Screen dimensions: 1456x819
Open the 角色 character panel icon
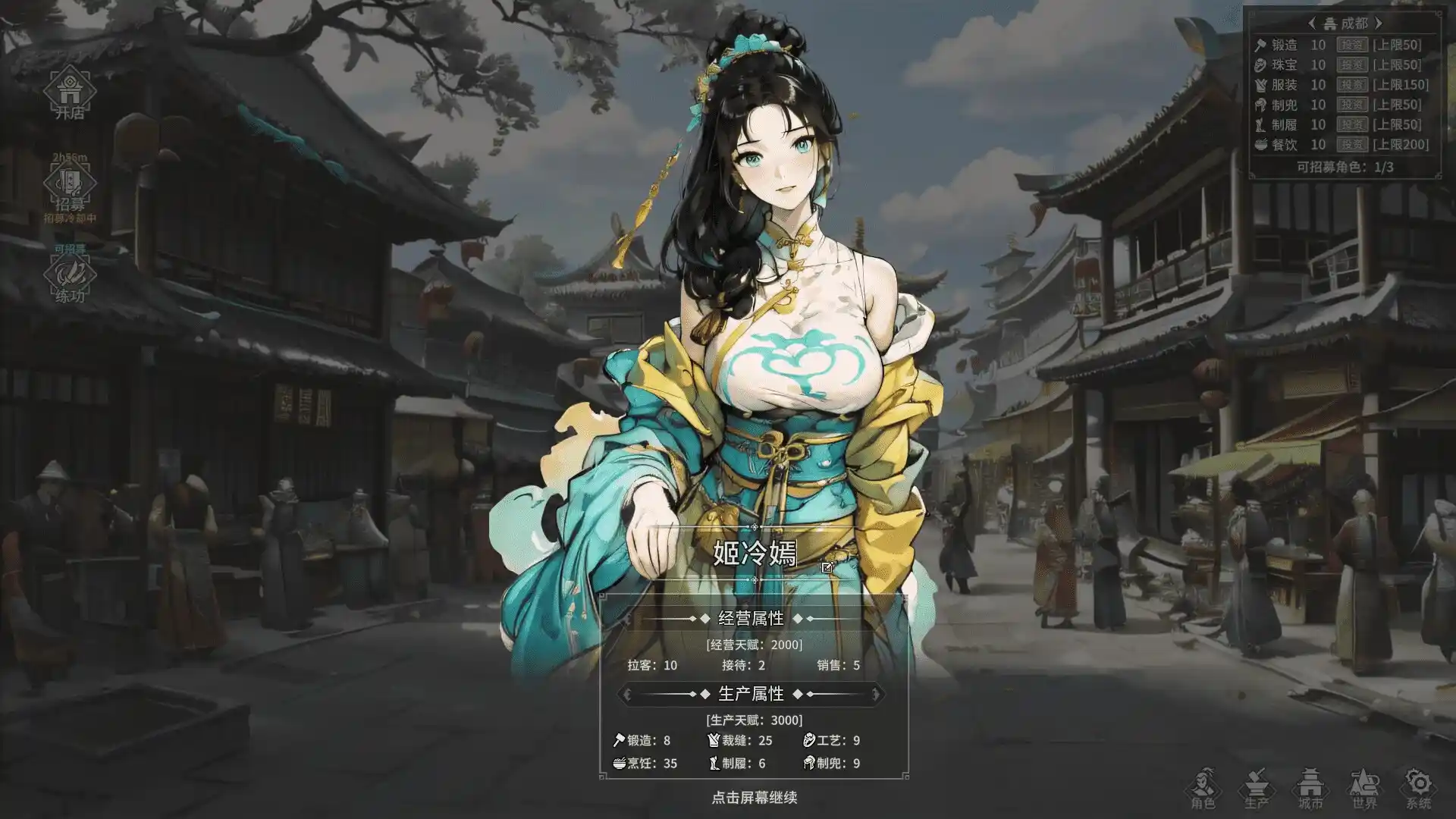(1202, 785)
